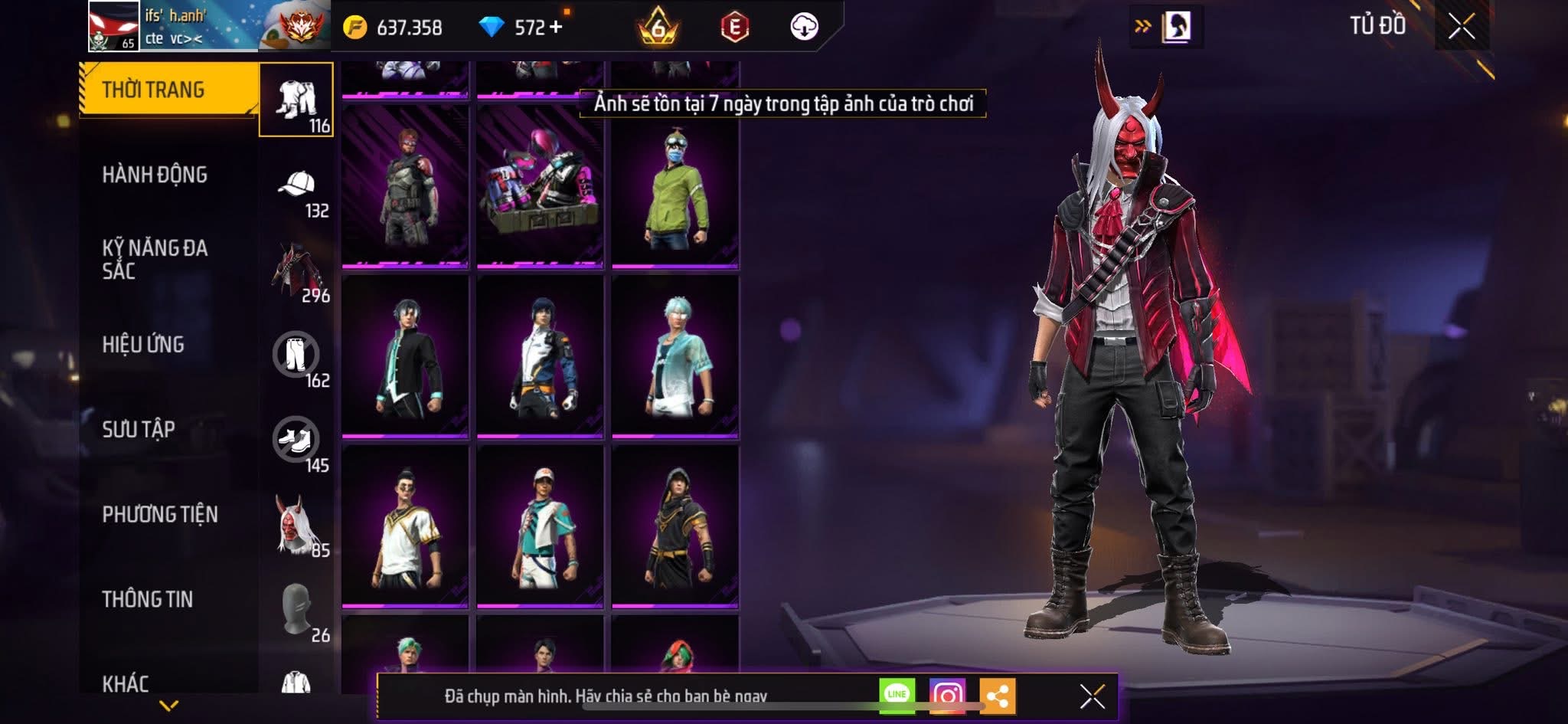
Task: Select the pants category icon showing 116
Action: click(x=299, y=97)
